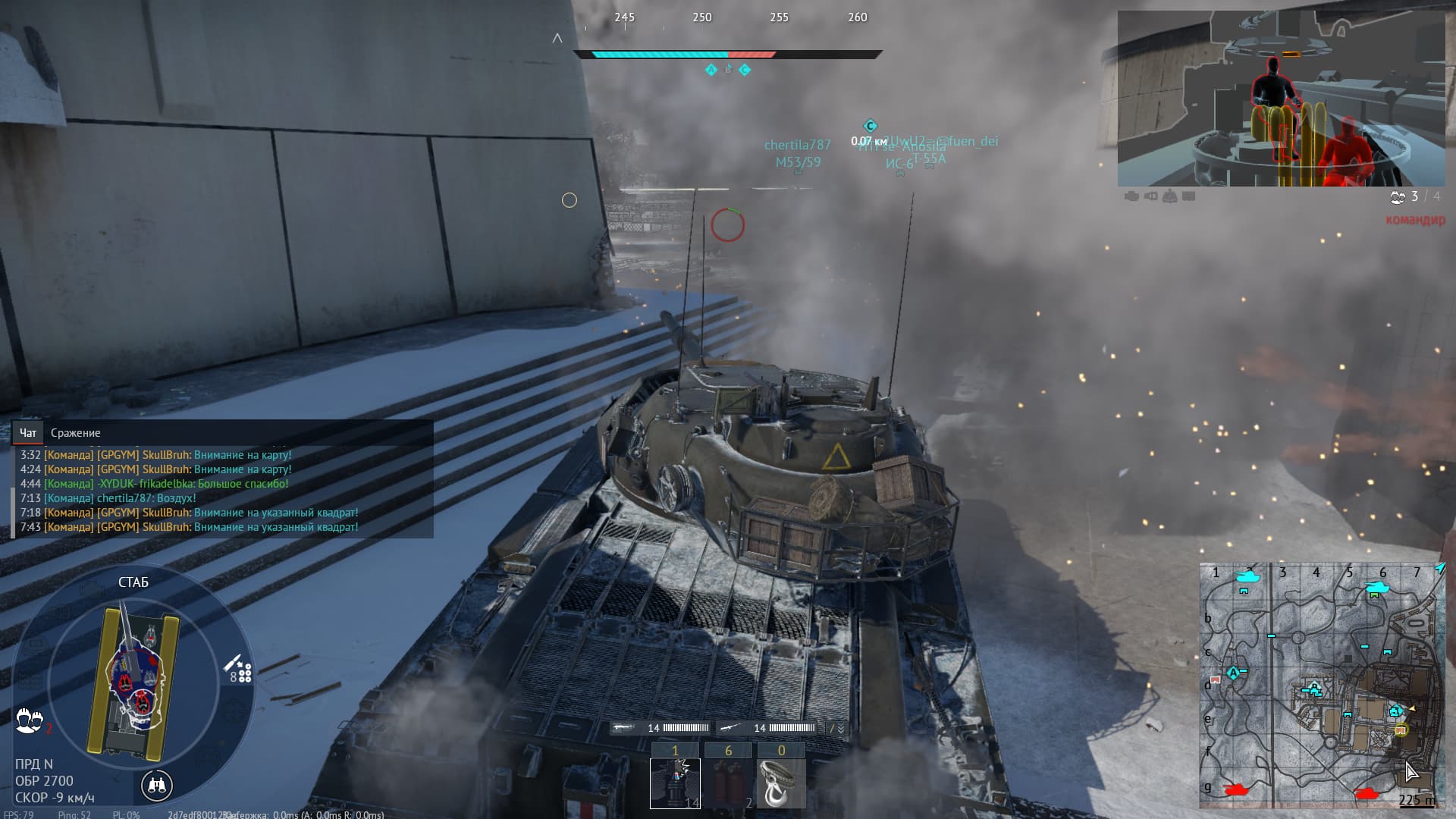Open the tactical minimap

pyautogui.click(x=1321, y=684)
